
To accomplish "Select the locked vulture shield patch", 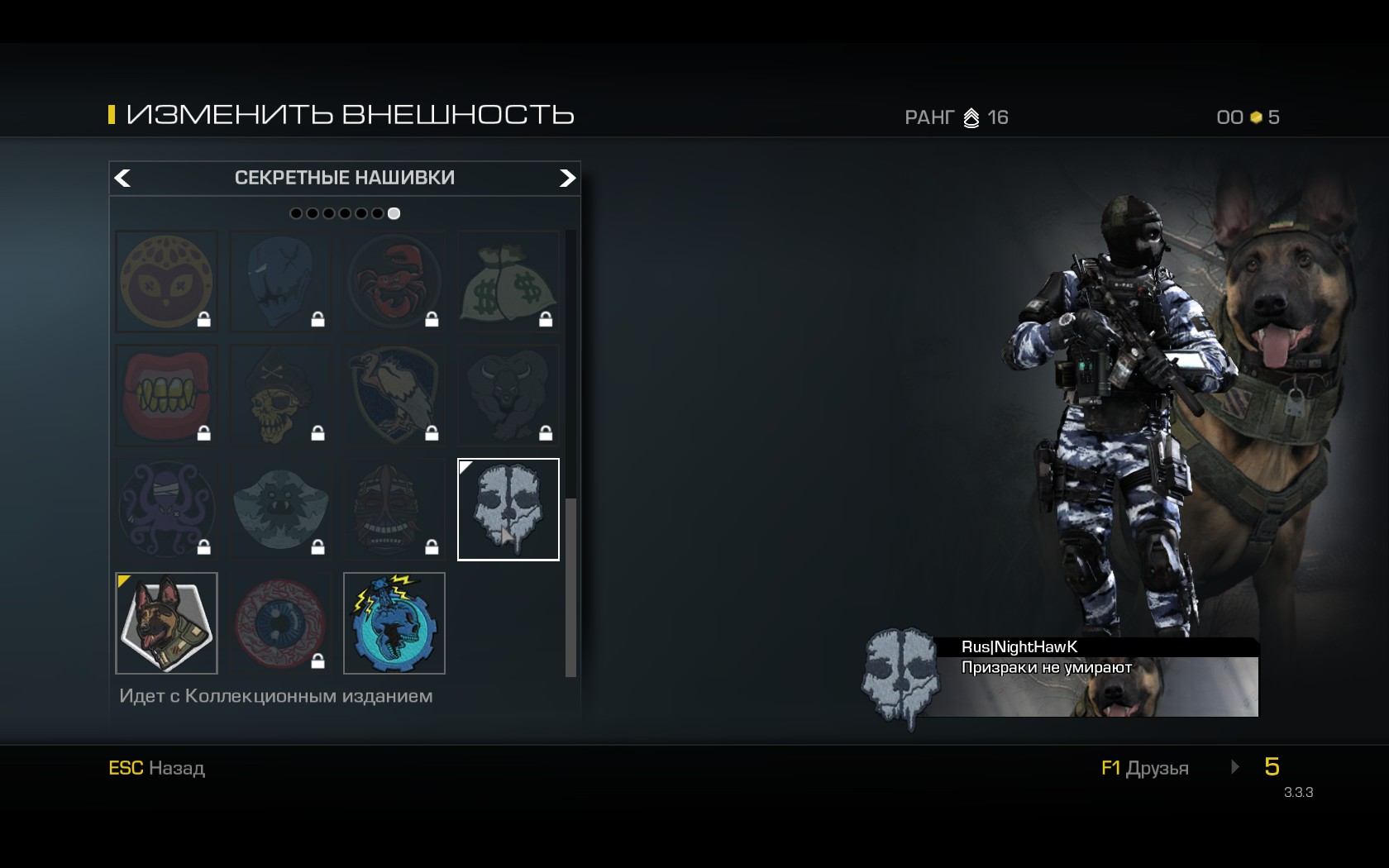I will point(394,395).
